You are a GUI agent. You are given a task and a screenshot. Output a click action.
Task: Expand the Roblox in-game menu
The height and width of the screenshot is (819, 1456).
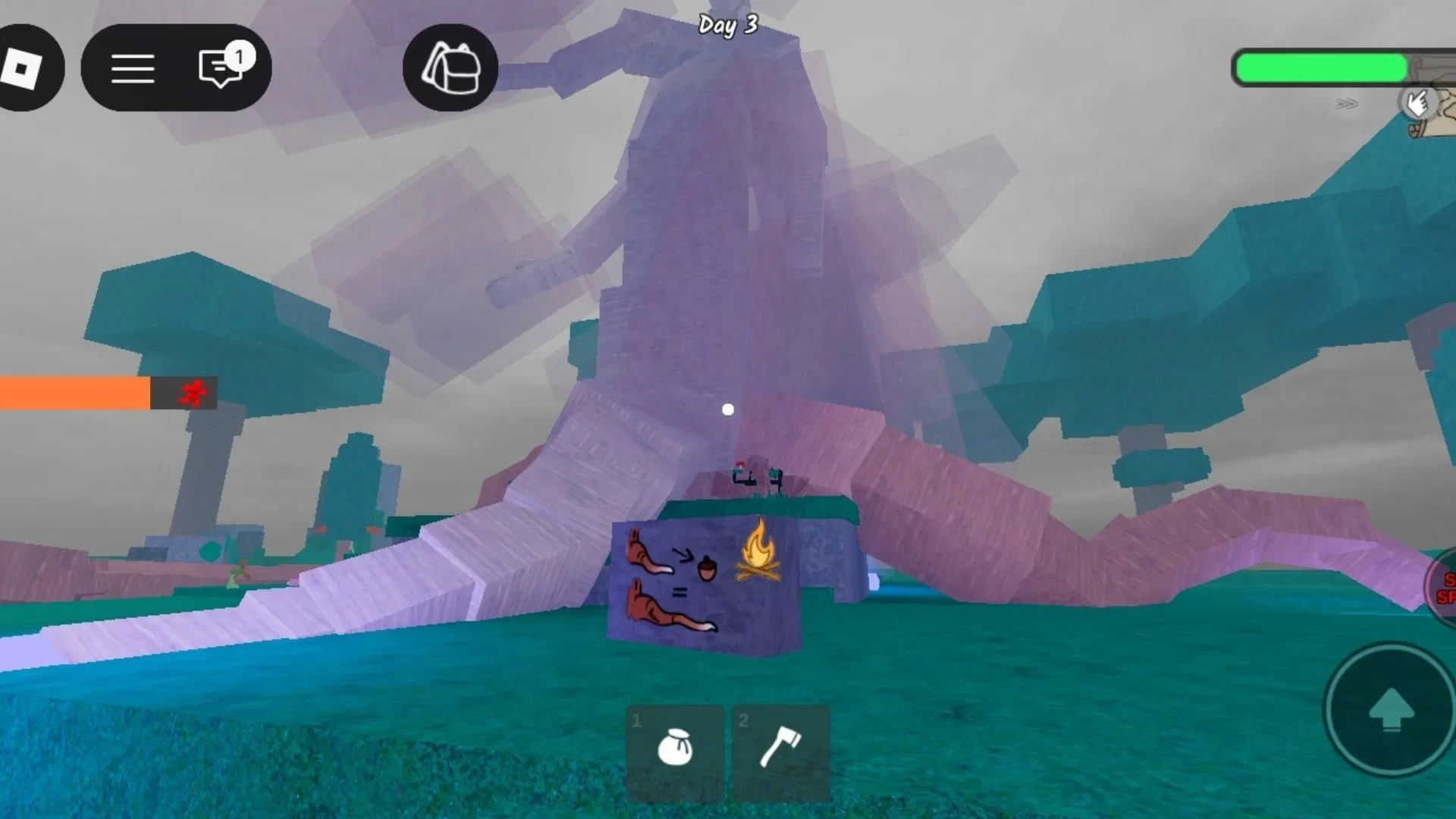(x=133, y=68)
